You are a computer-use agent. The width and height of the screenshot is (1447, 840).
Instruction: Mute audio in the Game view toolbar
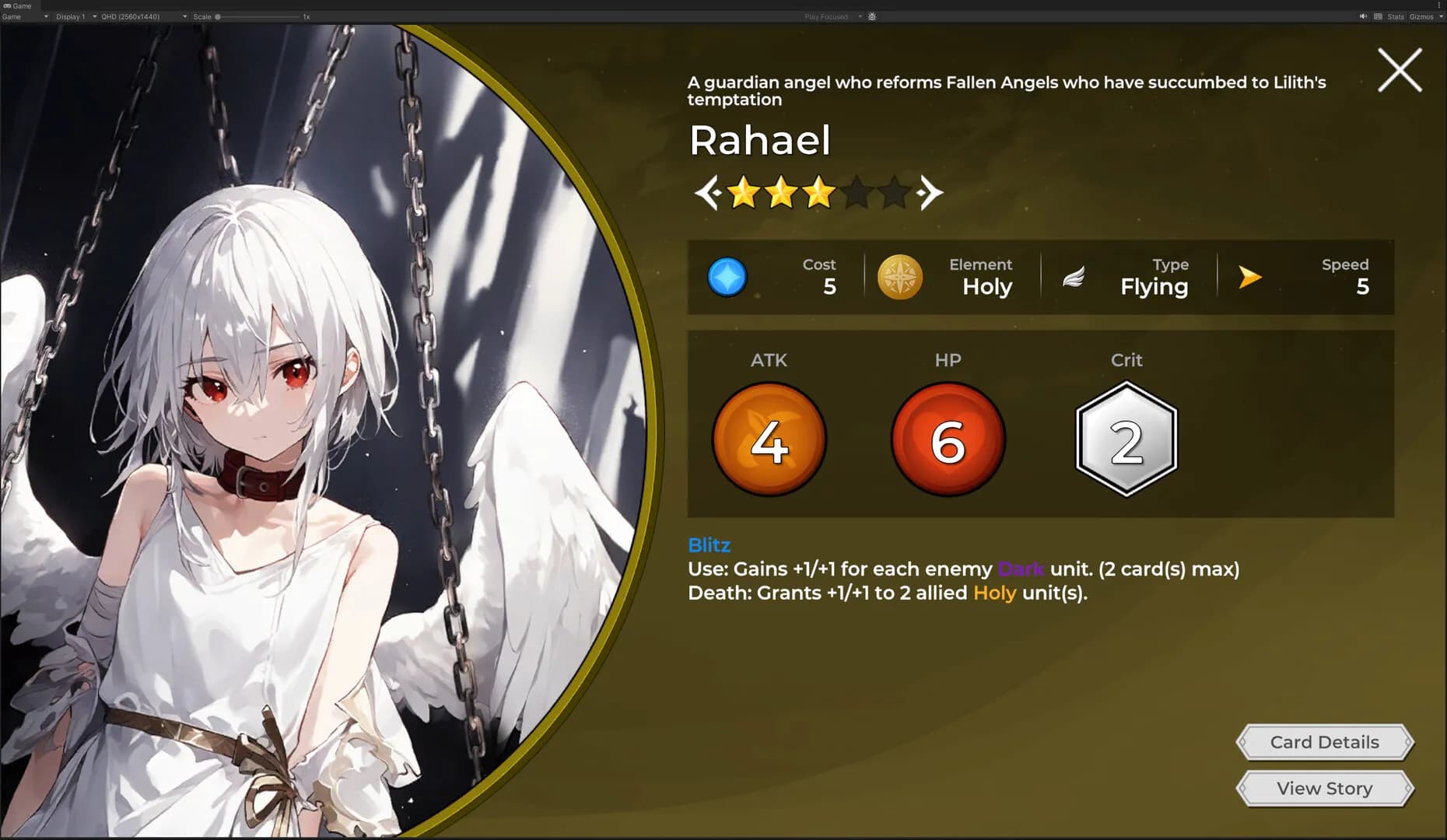tap(1364, 16)
